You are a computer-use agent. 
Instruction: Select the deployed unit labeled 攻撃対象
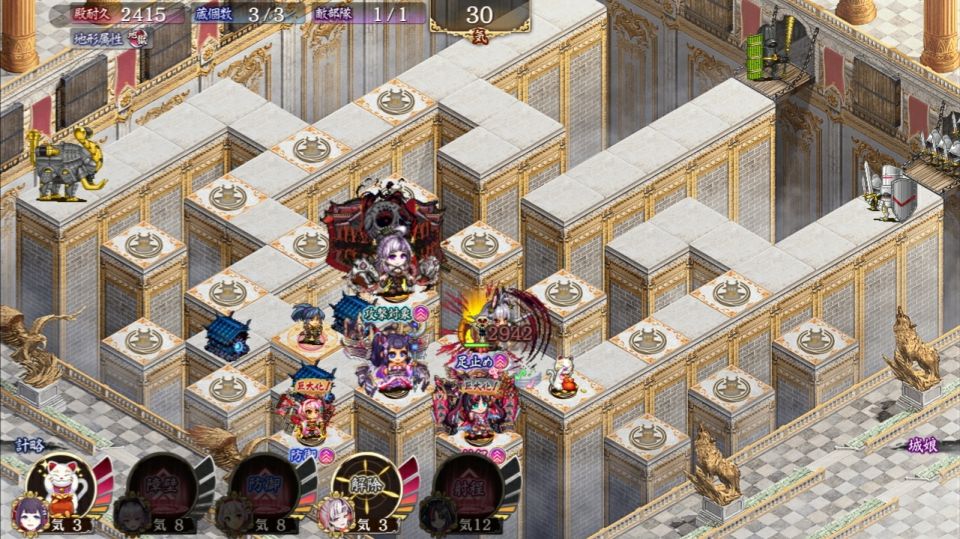click(x=392, y=355)
